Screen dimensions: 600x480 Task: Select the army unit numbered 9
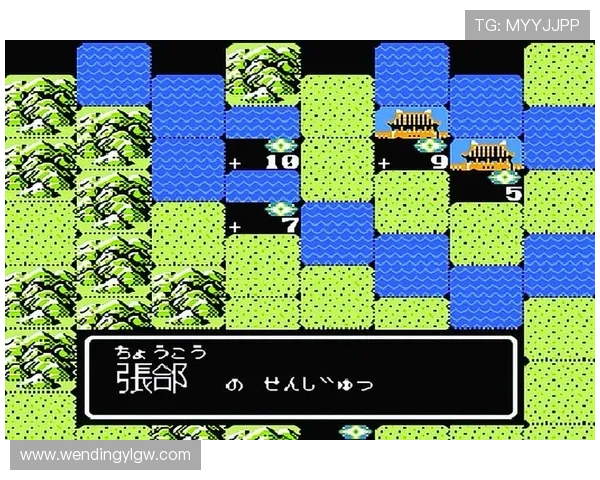coord(427,147)
